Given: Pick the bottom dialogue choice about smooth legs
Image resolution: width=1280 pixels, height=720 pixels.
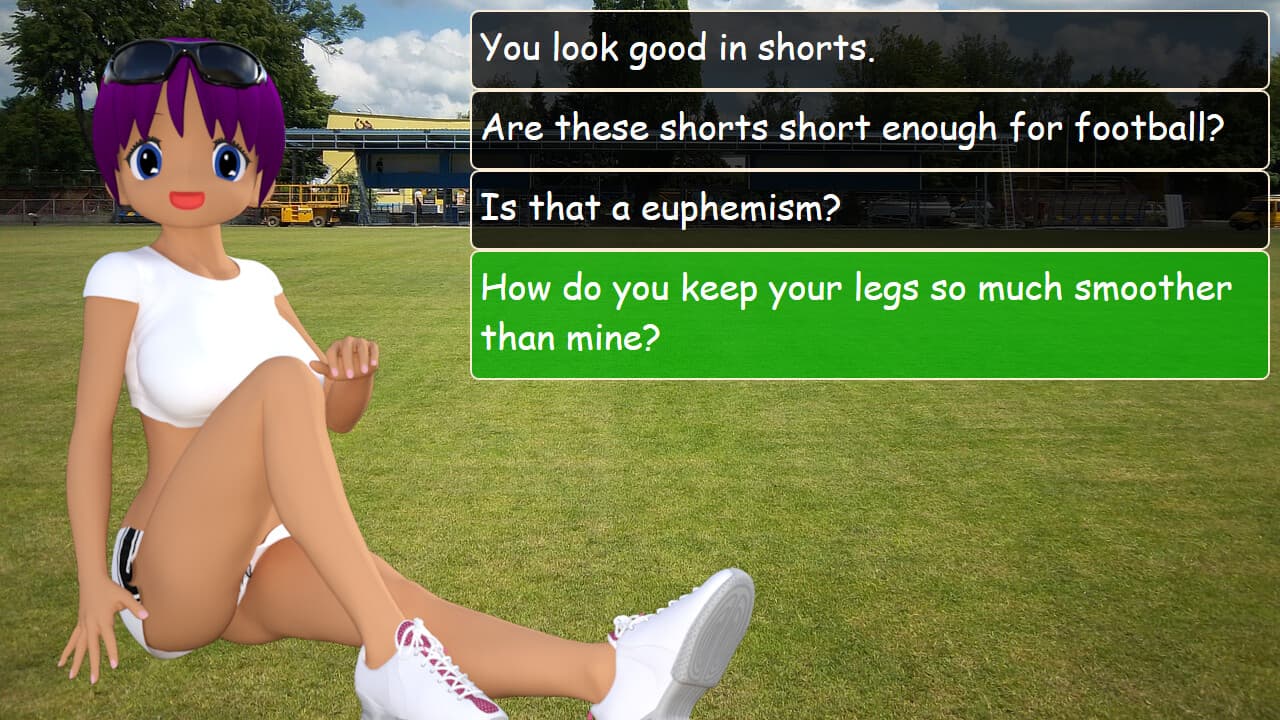Looking at the screenshot, I should (870, 314).
